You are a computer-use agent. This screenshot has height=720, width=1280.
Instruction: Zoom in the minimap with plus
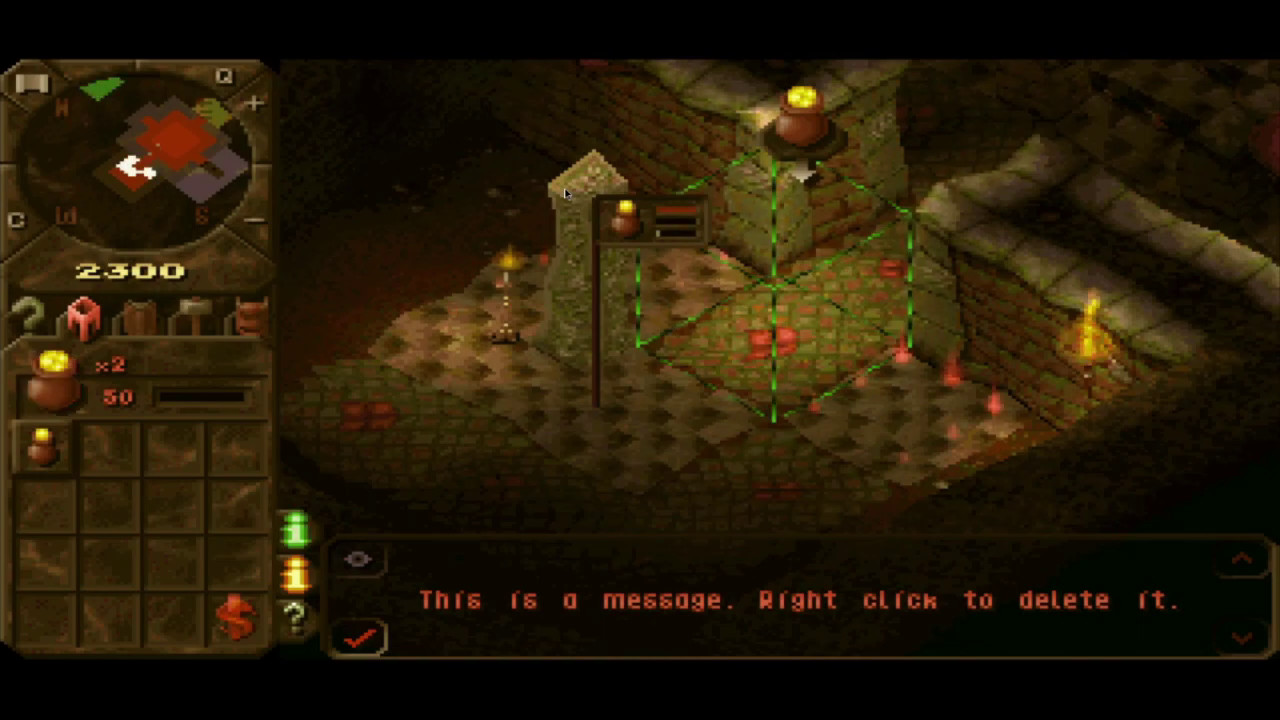(x=254, y=104)
